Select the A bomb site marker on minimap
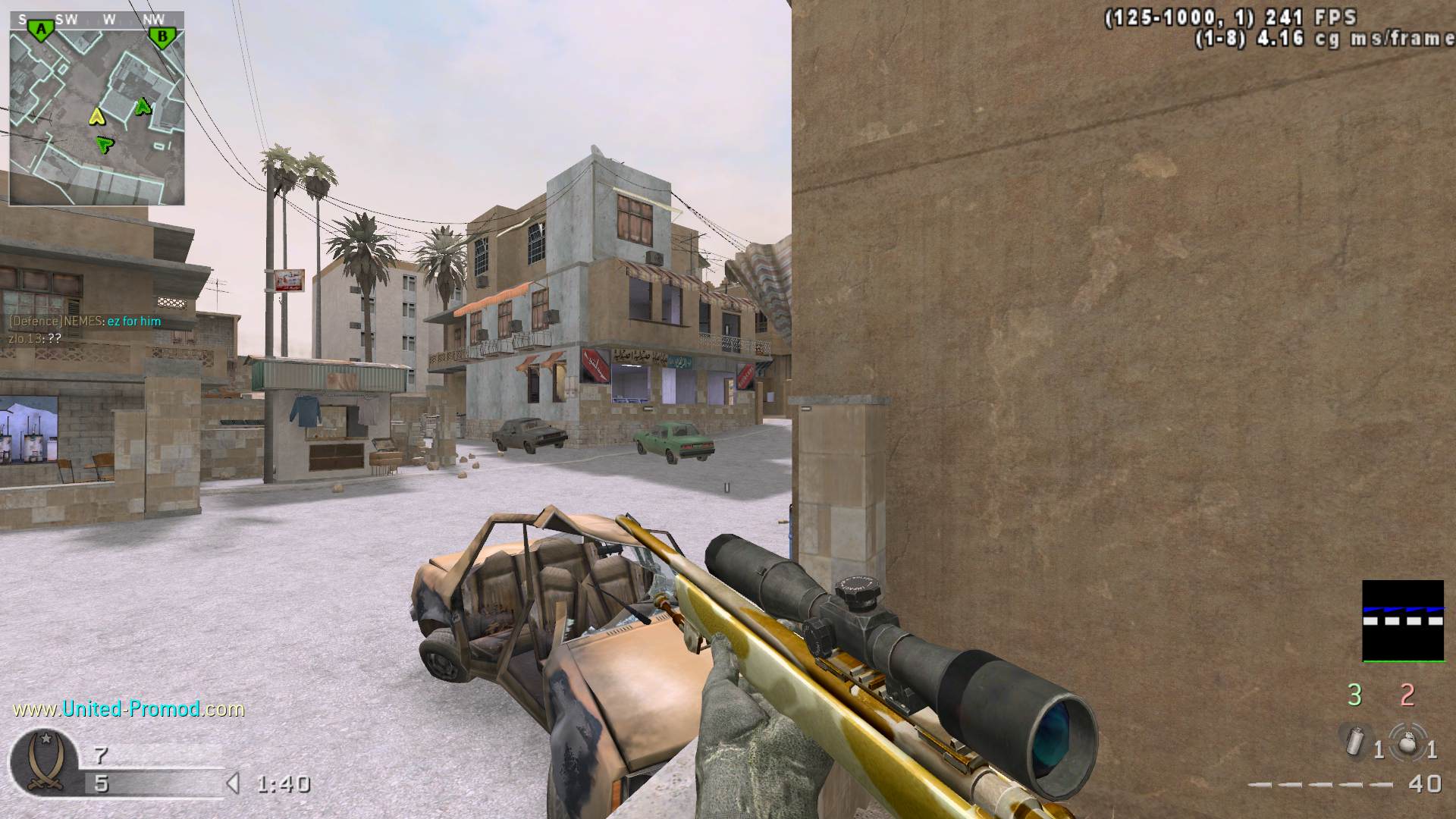Image resolution: width=1456 pixels, height=819 pixels. click(40, 30)
